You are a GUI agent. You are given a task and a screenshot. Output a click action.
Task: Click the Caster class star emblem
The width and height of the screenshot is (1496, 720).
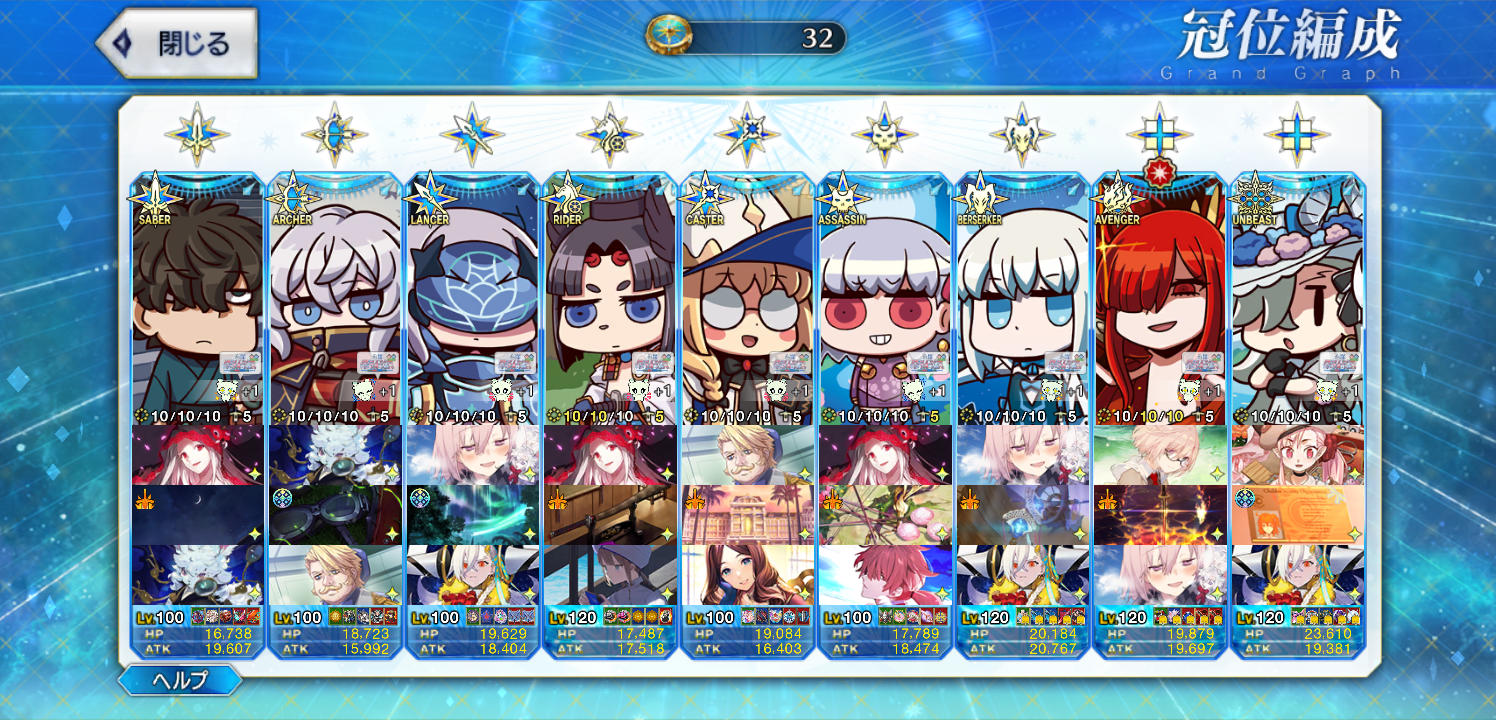click(747, 134)
